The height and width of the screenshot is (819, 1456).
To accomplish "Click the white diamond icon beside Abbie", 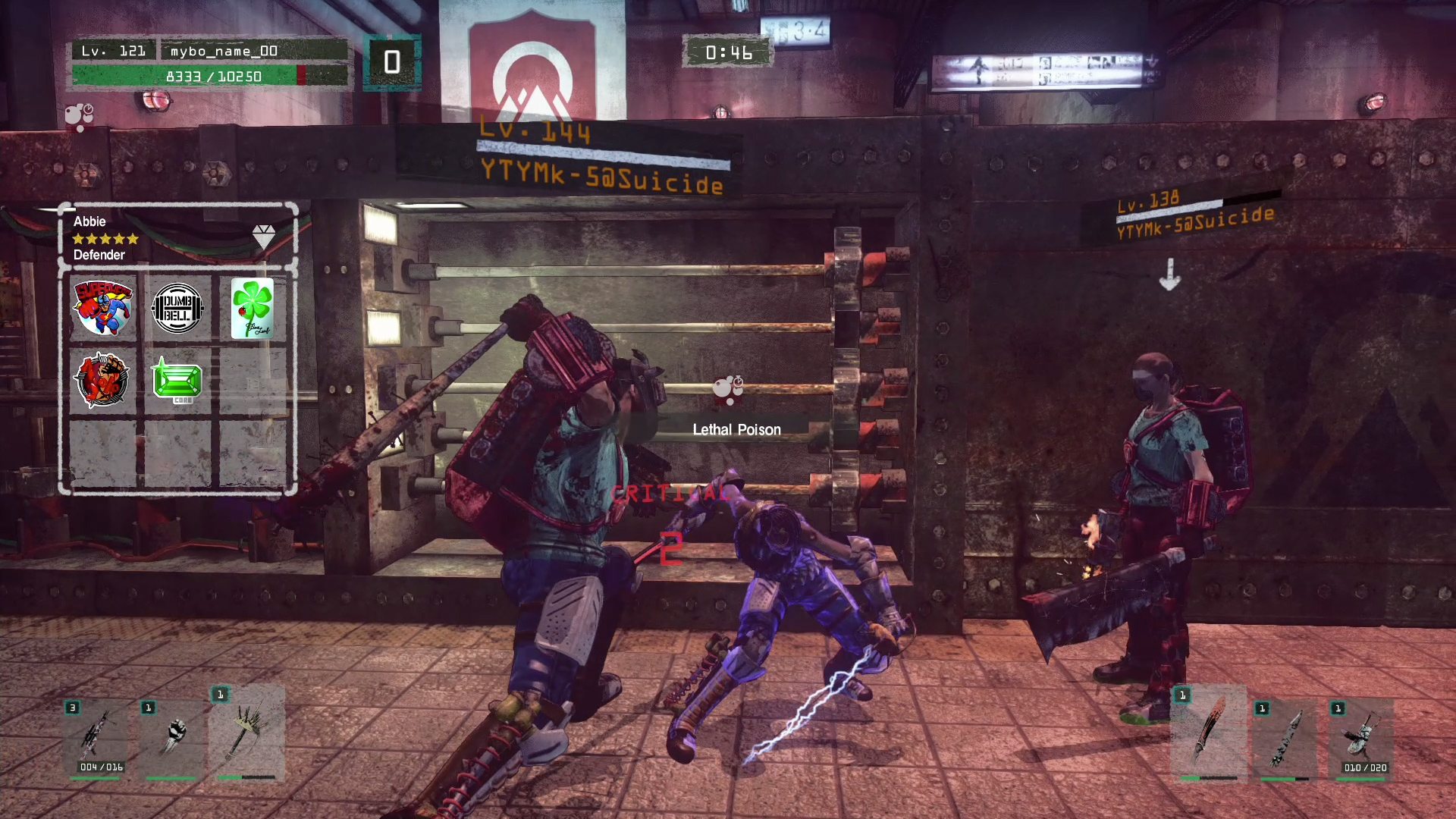I will point(263,236).
